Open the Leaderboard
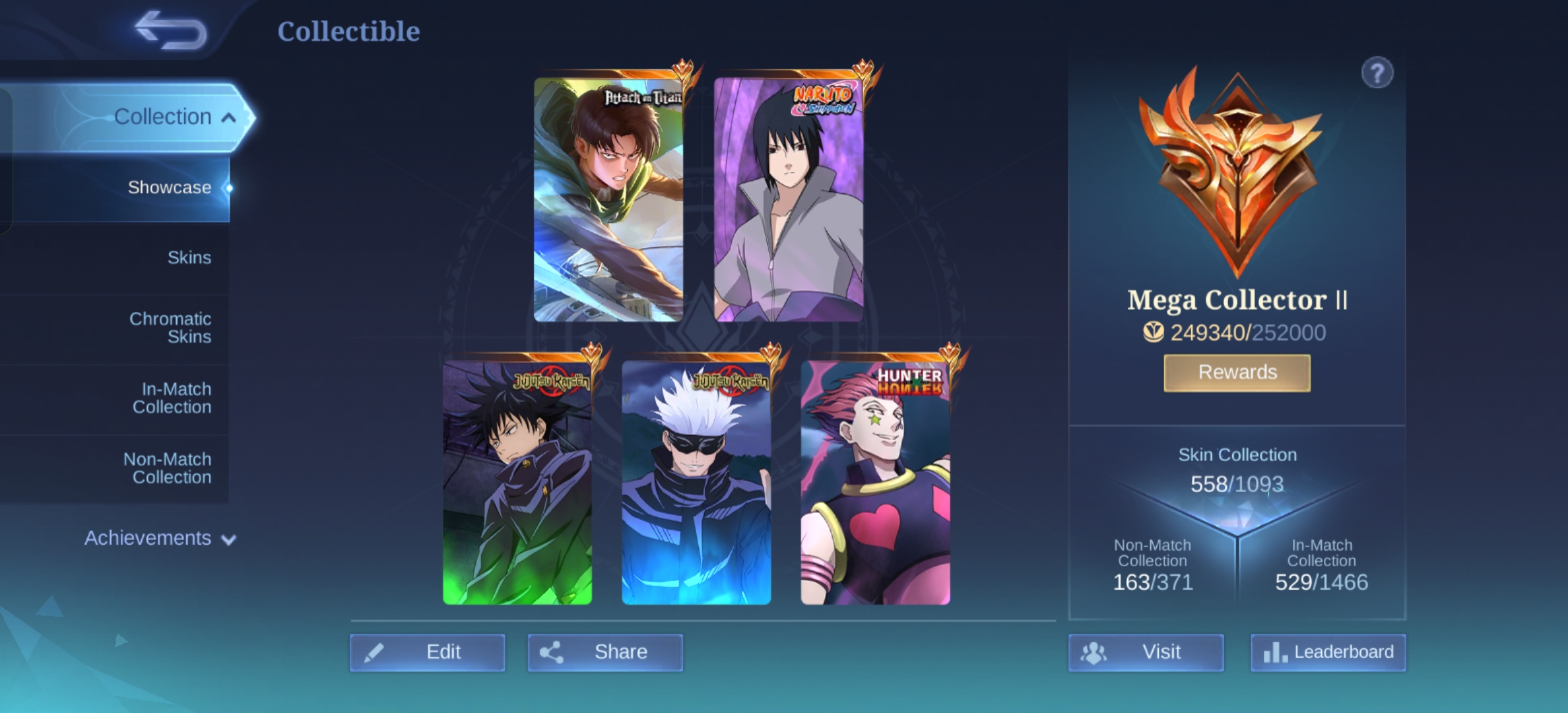Image resolution: width=1568 pixels, height=713 pixels. tap(1328, 652)
